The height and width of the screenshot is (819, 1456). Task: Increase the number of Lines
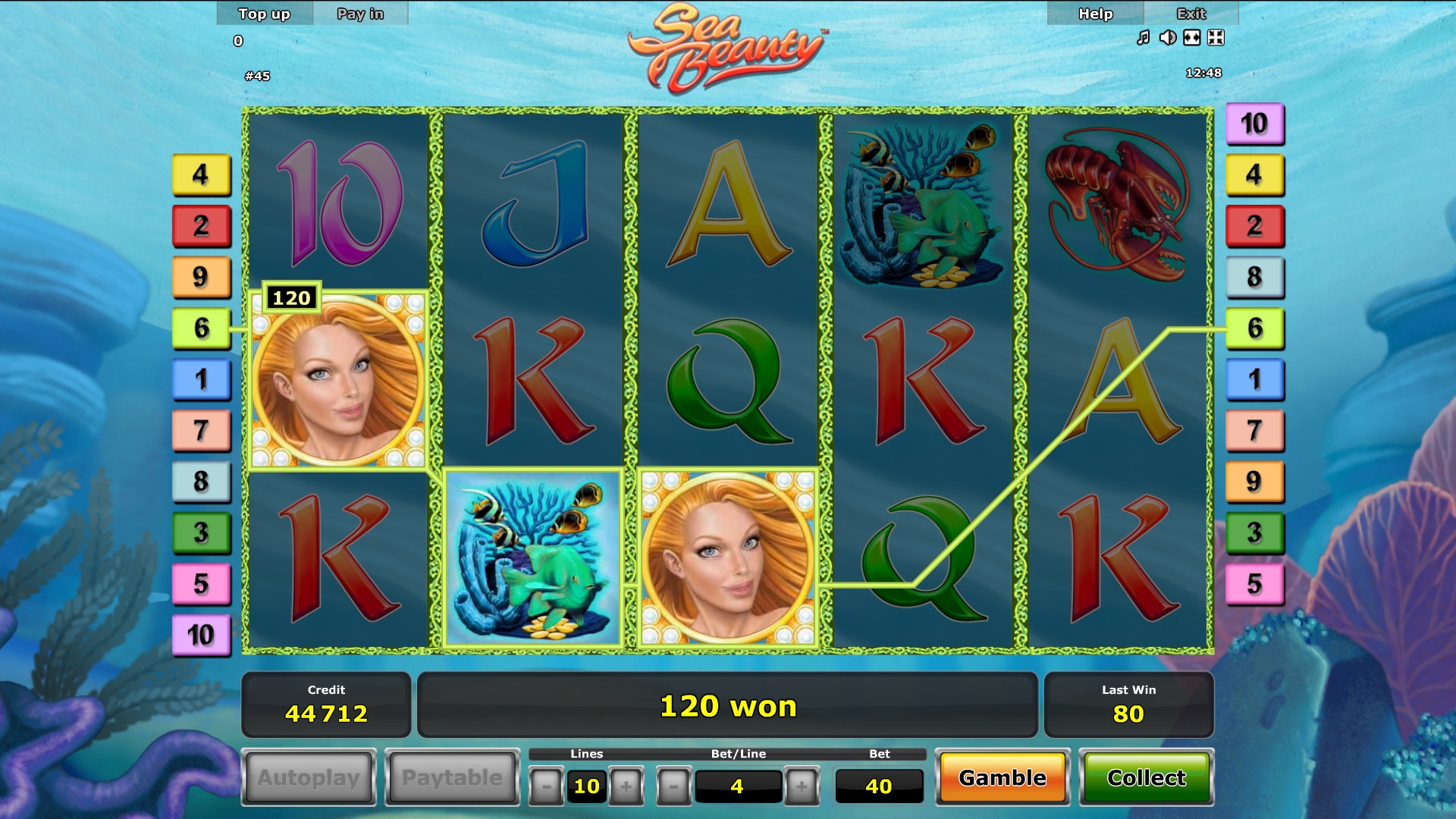[626, 786]
